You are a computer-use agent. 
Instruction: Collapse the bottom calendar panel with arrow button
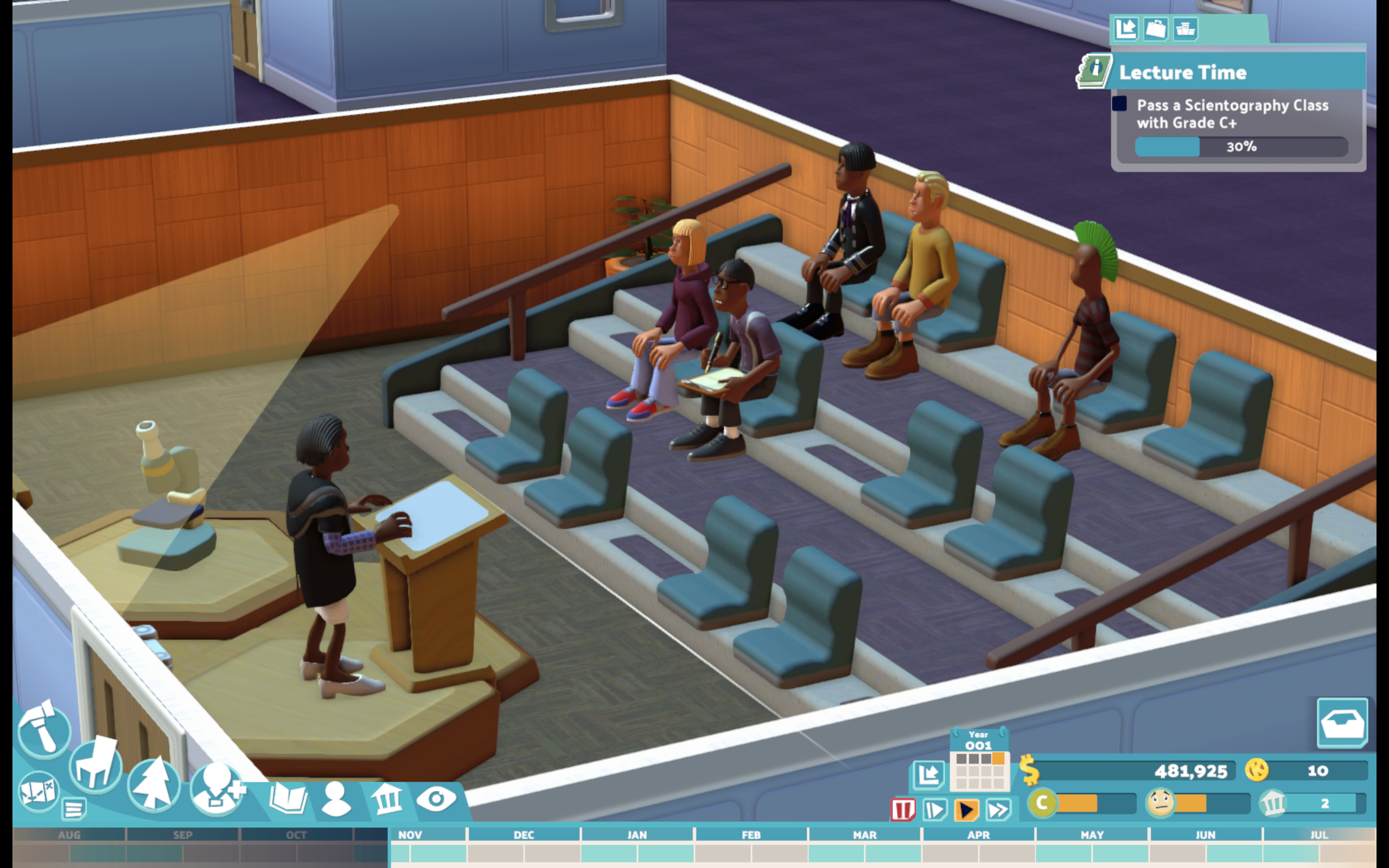tap(928, 775)
